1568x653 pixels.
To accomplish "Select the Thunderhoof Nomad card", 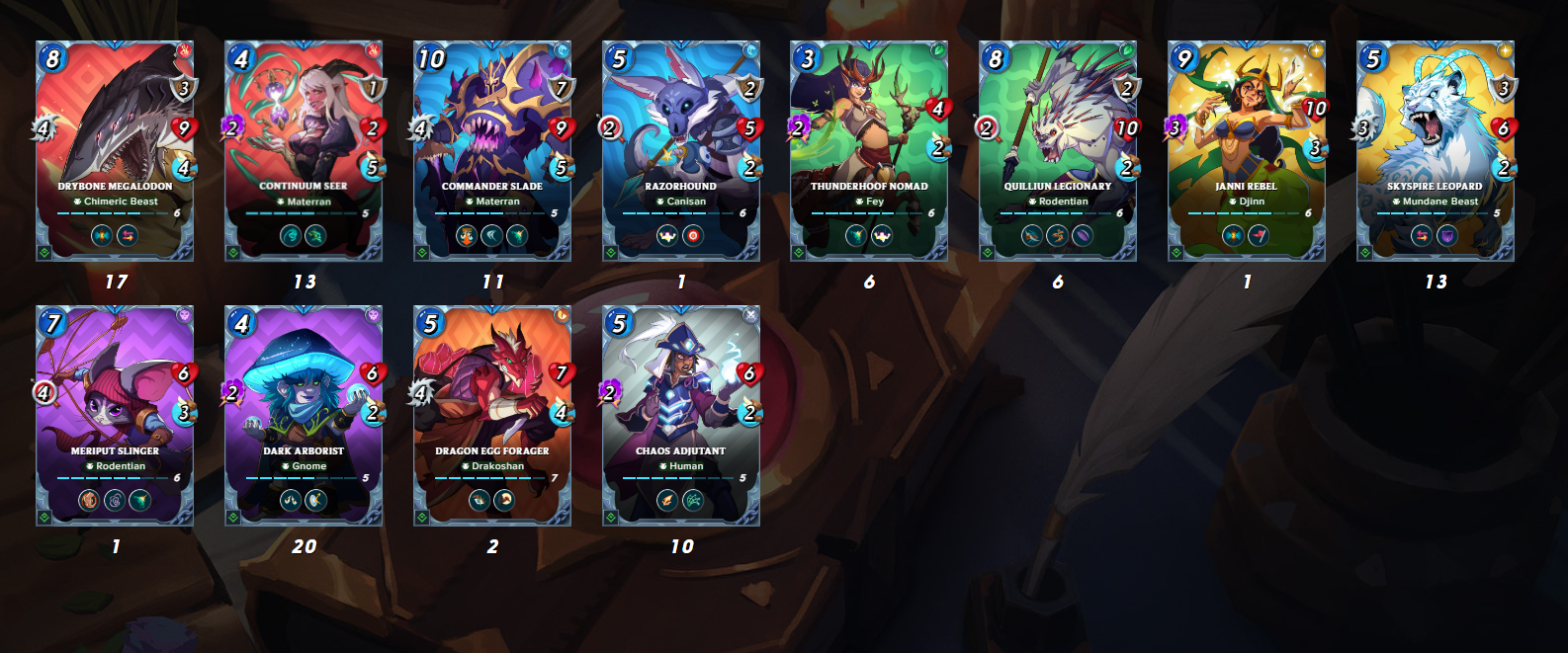I will click(869, 150).
